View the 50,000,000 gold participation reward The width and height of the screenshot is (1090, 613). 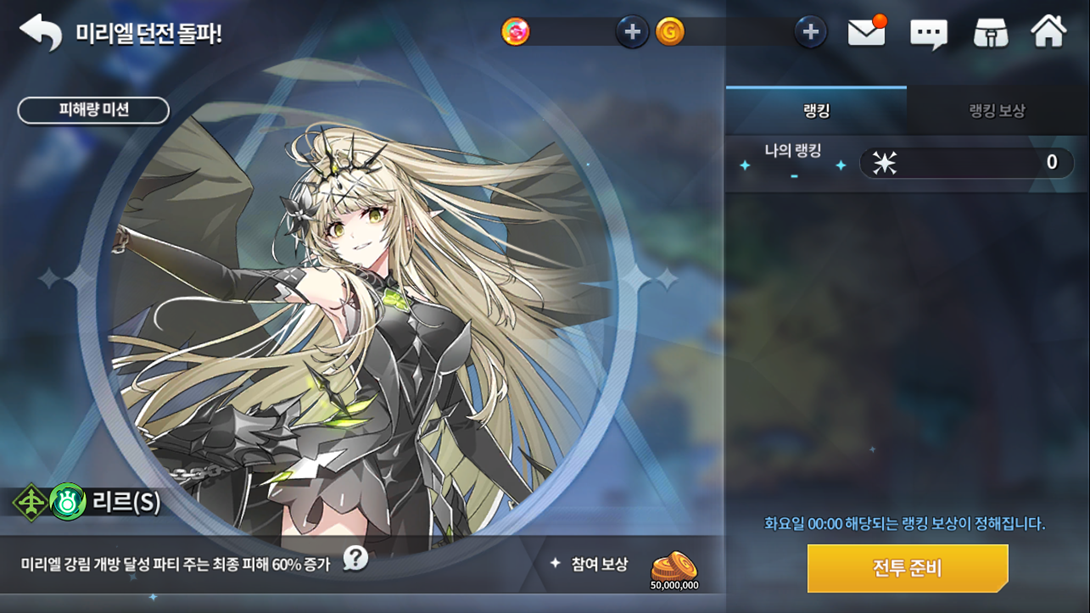click(x=674, y=569)
